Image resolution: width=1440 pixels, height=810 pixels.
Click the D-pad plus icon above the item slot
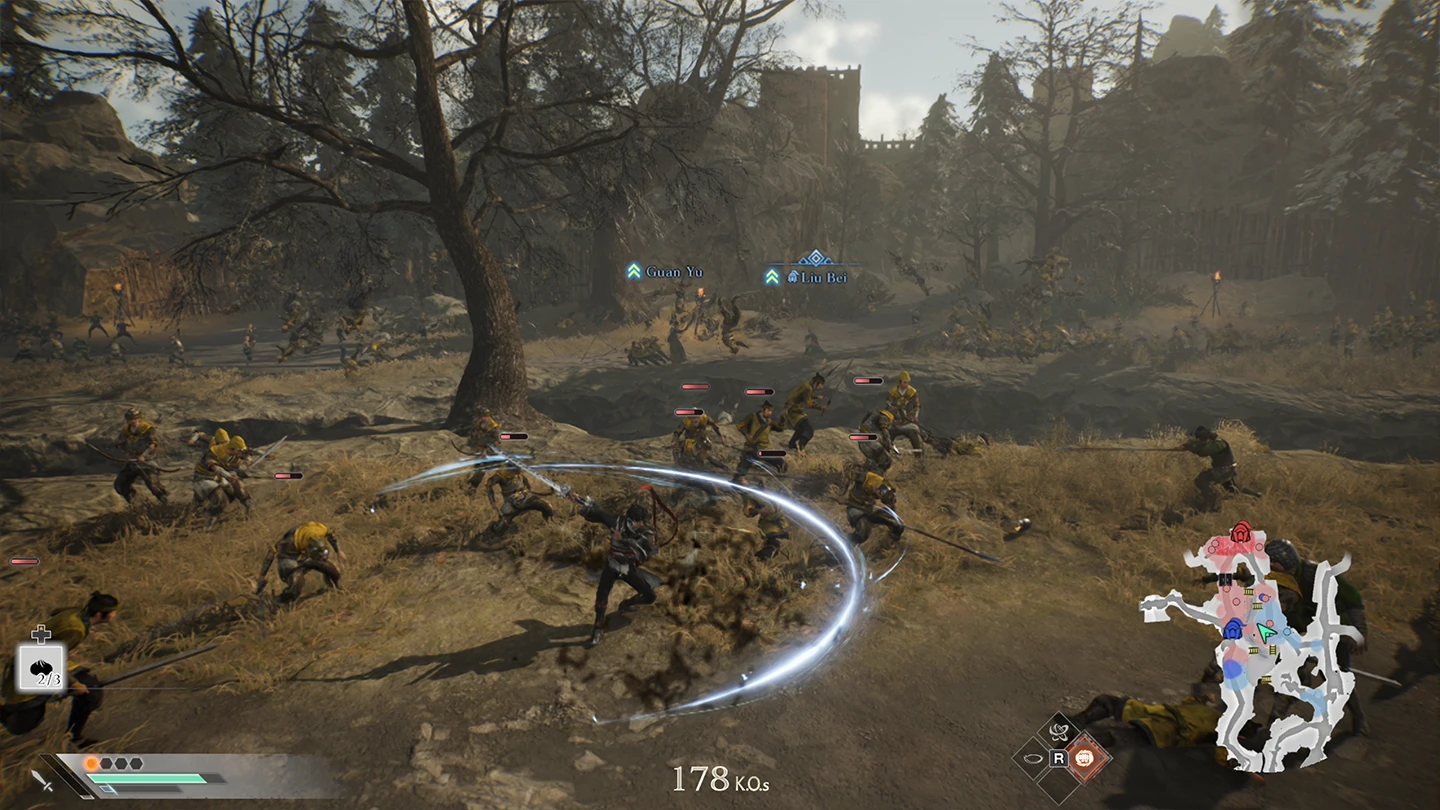pyautogui.click(x=41, y=634)
